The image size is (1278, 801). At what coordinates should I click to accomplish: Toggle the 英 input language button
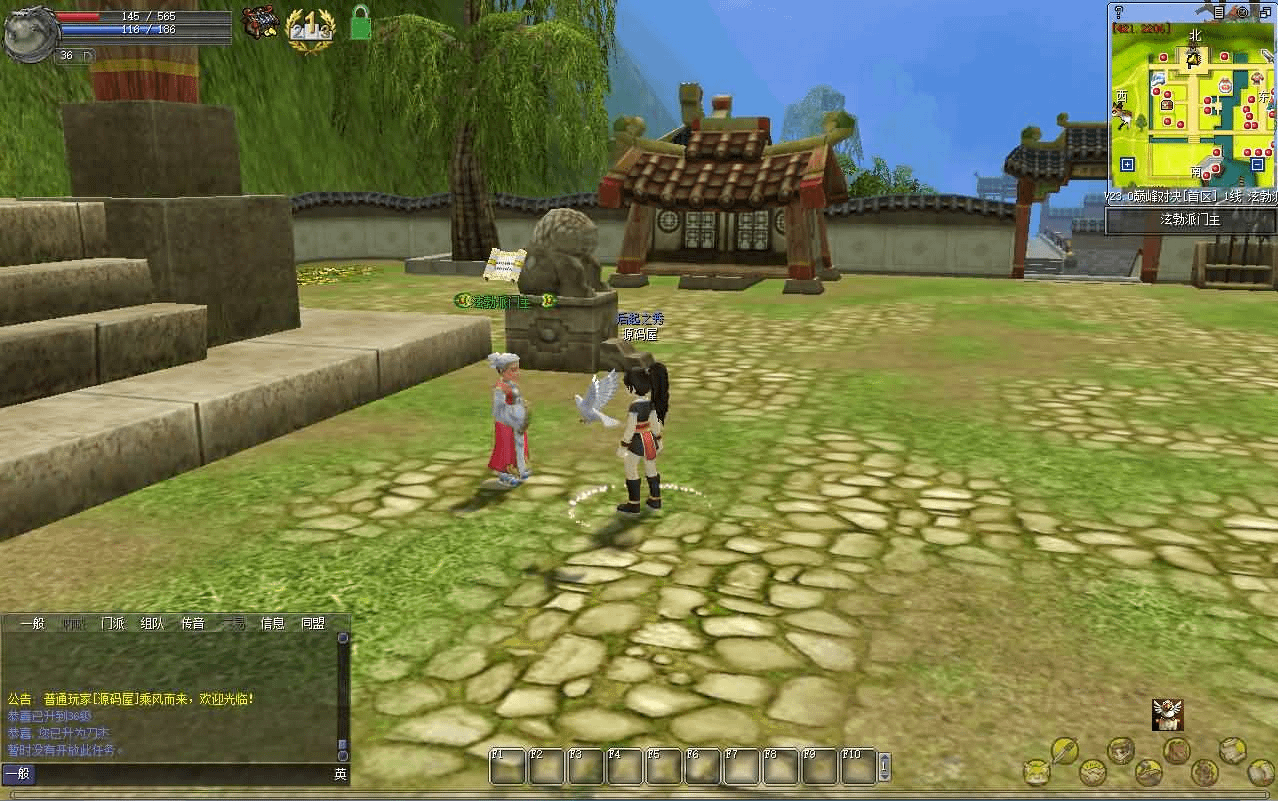[340, 774]
